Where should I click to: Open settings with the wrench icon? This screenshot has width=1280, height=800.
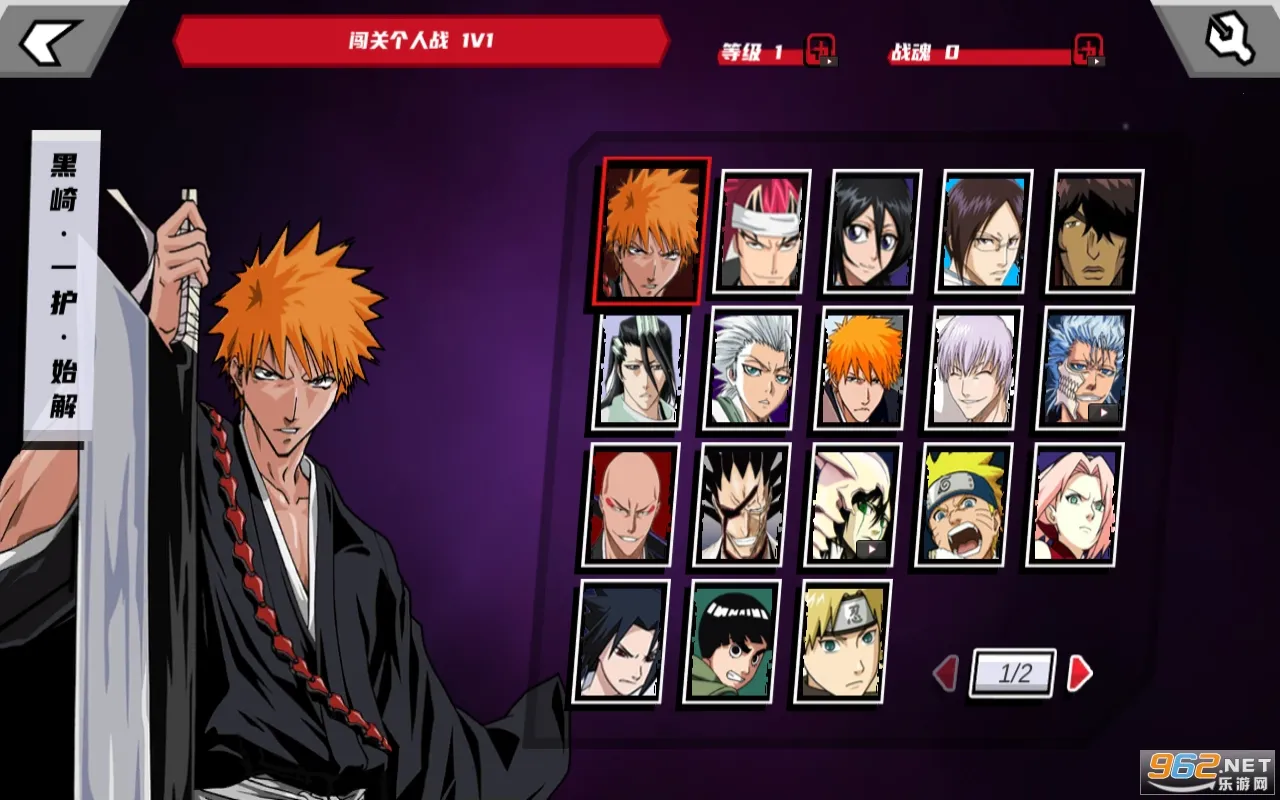tap(1229, 39)
